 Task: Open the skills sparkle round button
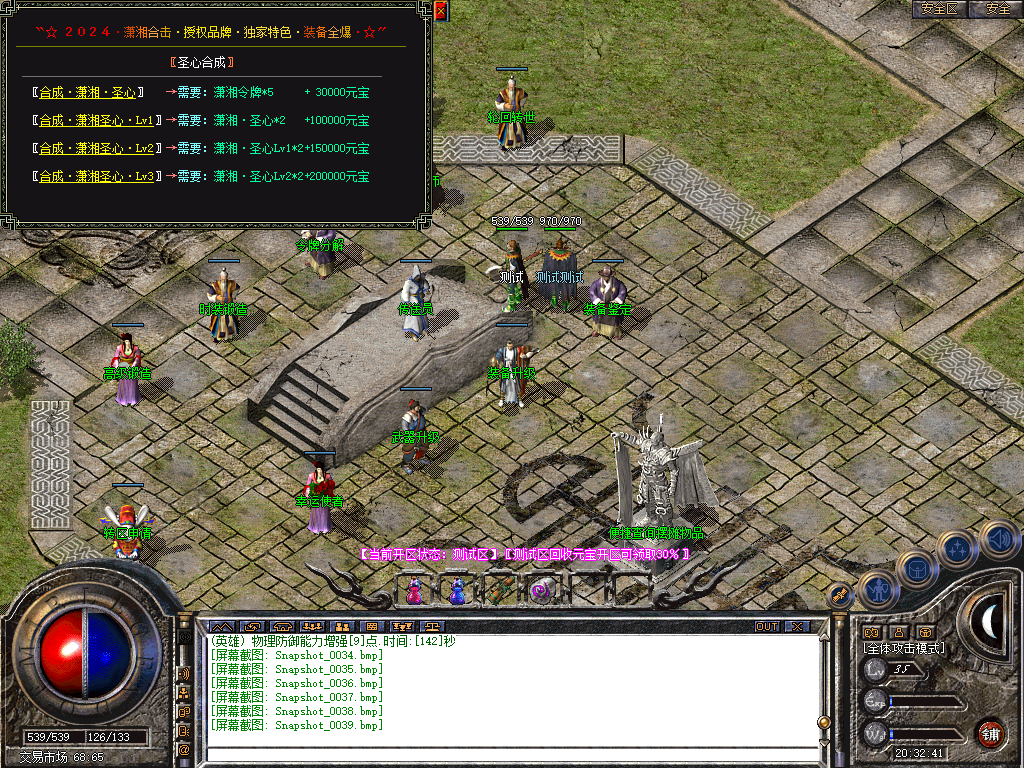(958, 549)
